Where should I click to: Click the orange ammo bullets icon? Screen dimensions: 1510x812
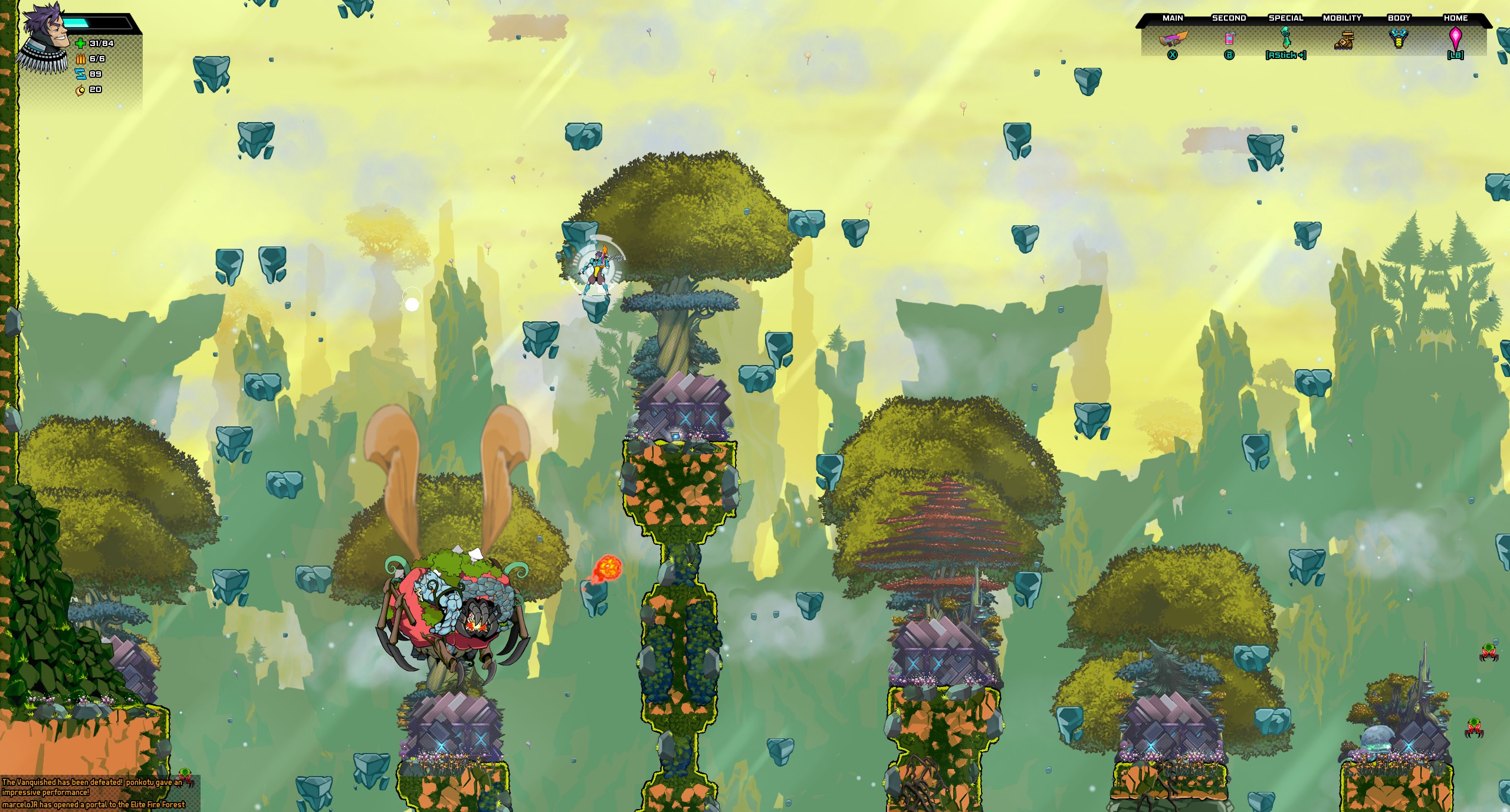[80, 59]
